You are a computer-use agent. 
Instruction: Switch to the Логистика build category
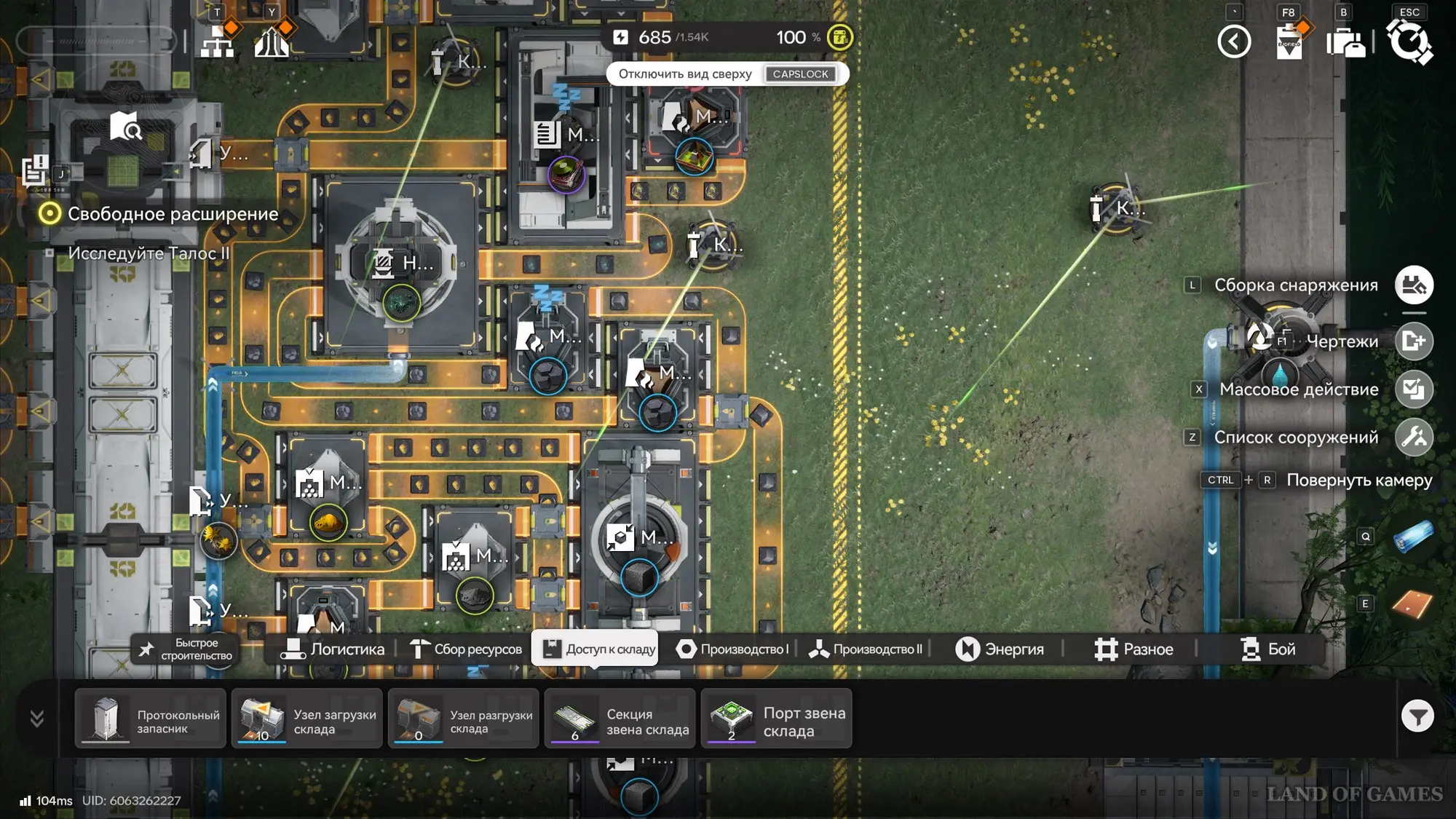click(x=333, y=649)
